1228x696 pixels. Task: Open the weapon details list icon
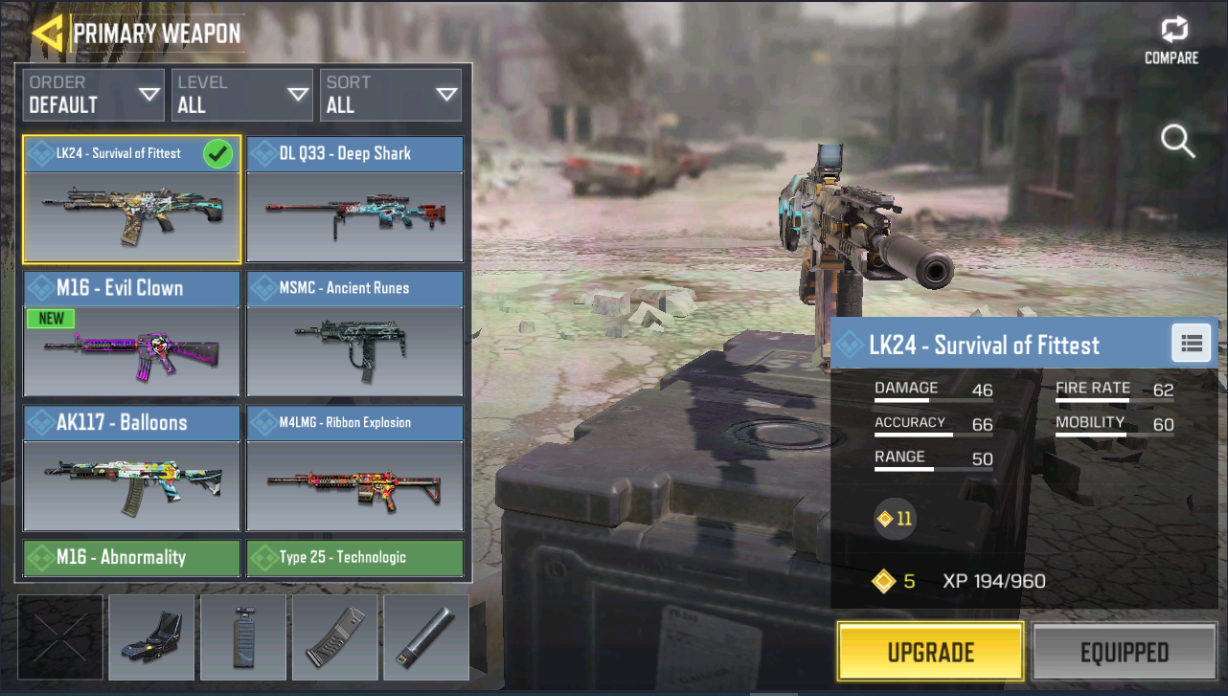click(1191, 344)
